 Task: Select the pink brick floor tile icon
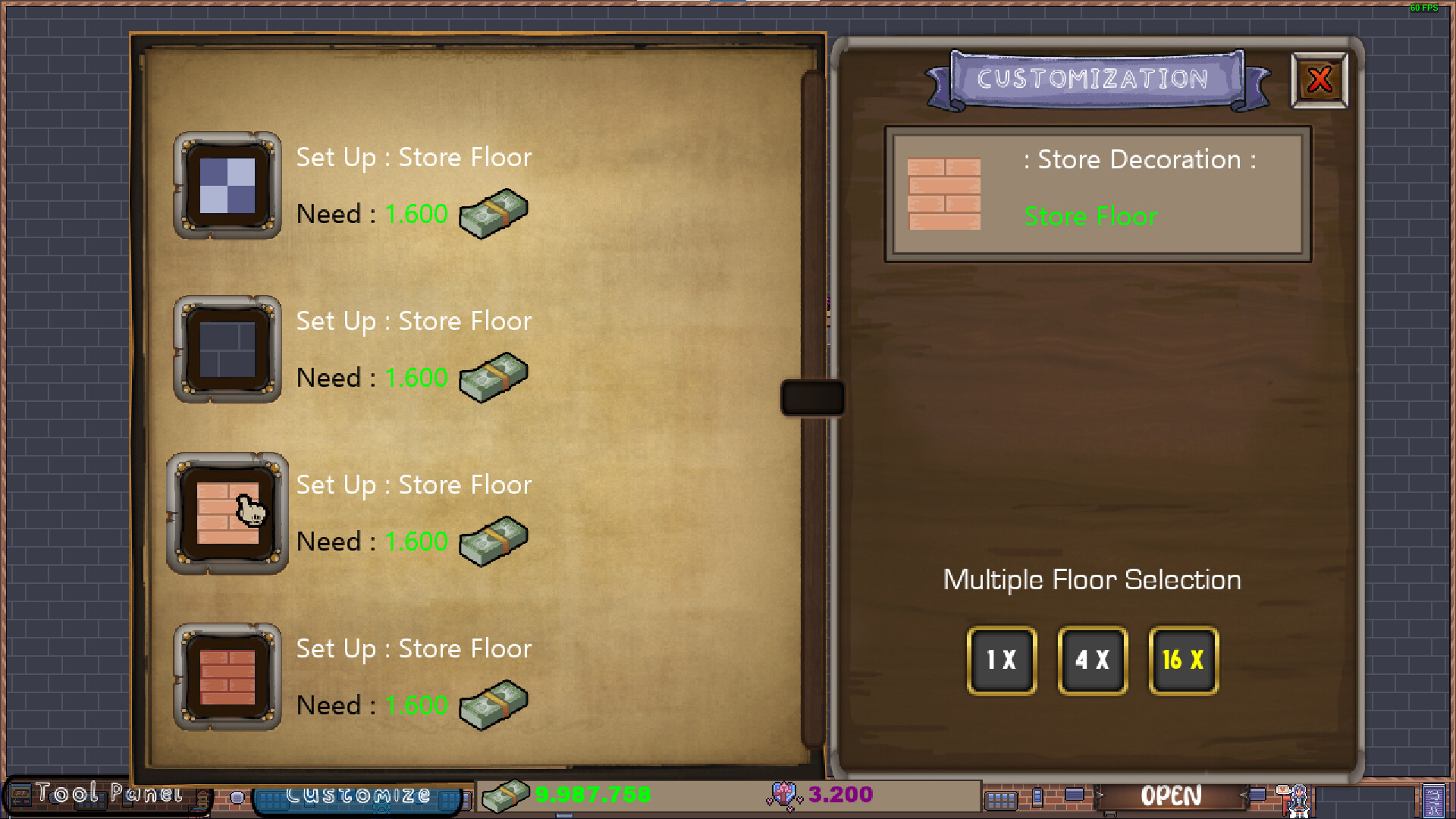(x=227, y=514)
